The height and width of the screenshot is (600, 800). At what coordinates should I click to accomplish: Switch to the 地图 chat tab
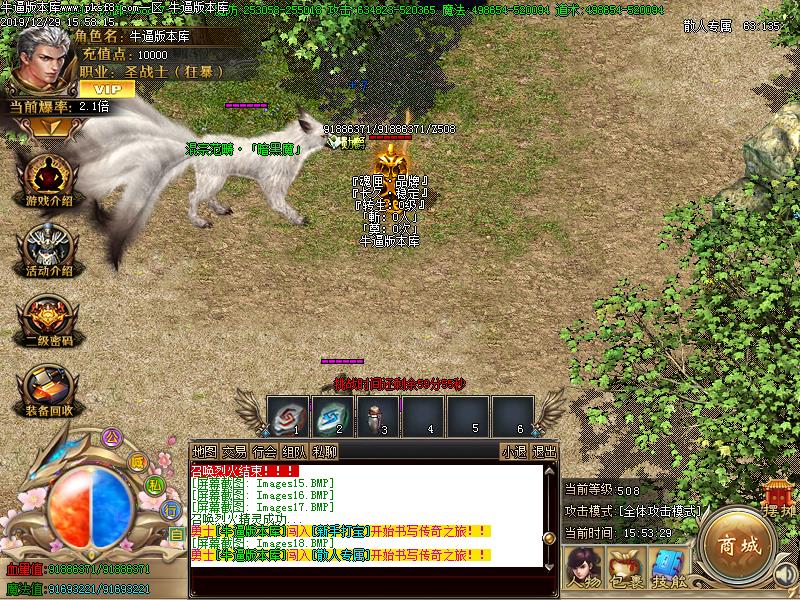204,452
